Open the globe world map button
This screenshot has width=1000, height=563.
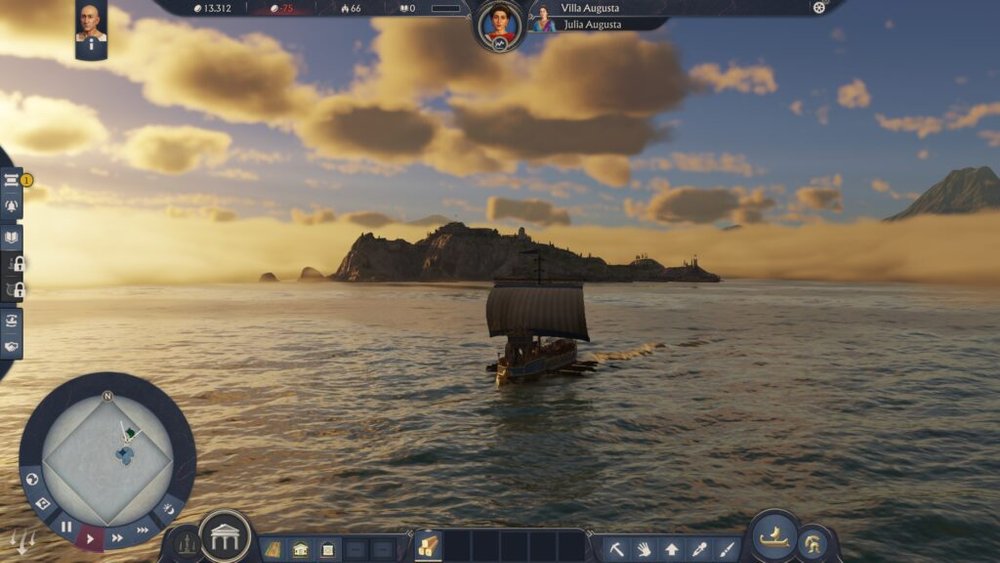pyautogui.click(x=31, y=480)
